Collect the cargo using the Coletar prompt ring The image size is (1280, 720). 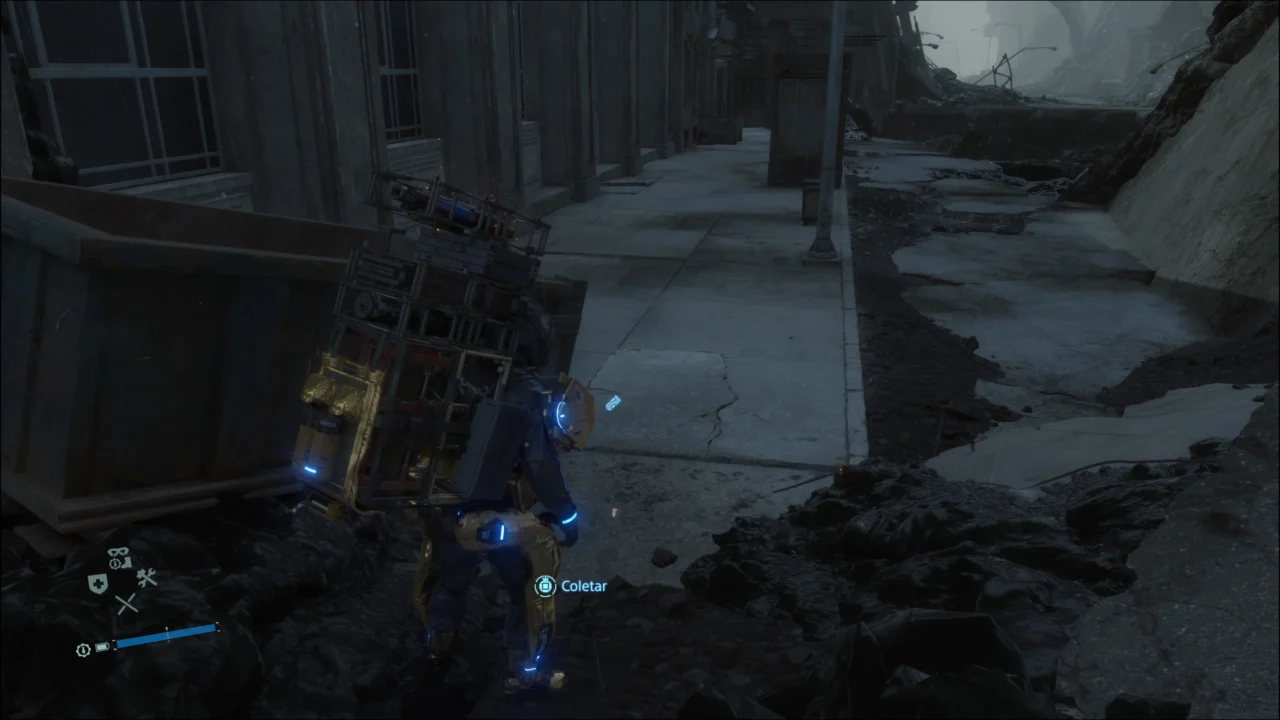point(545,586)
